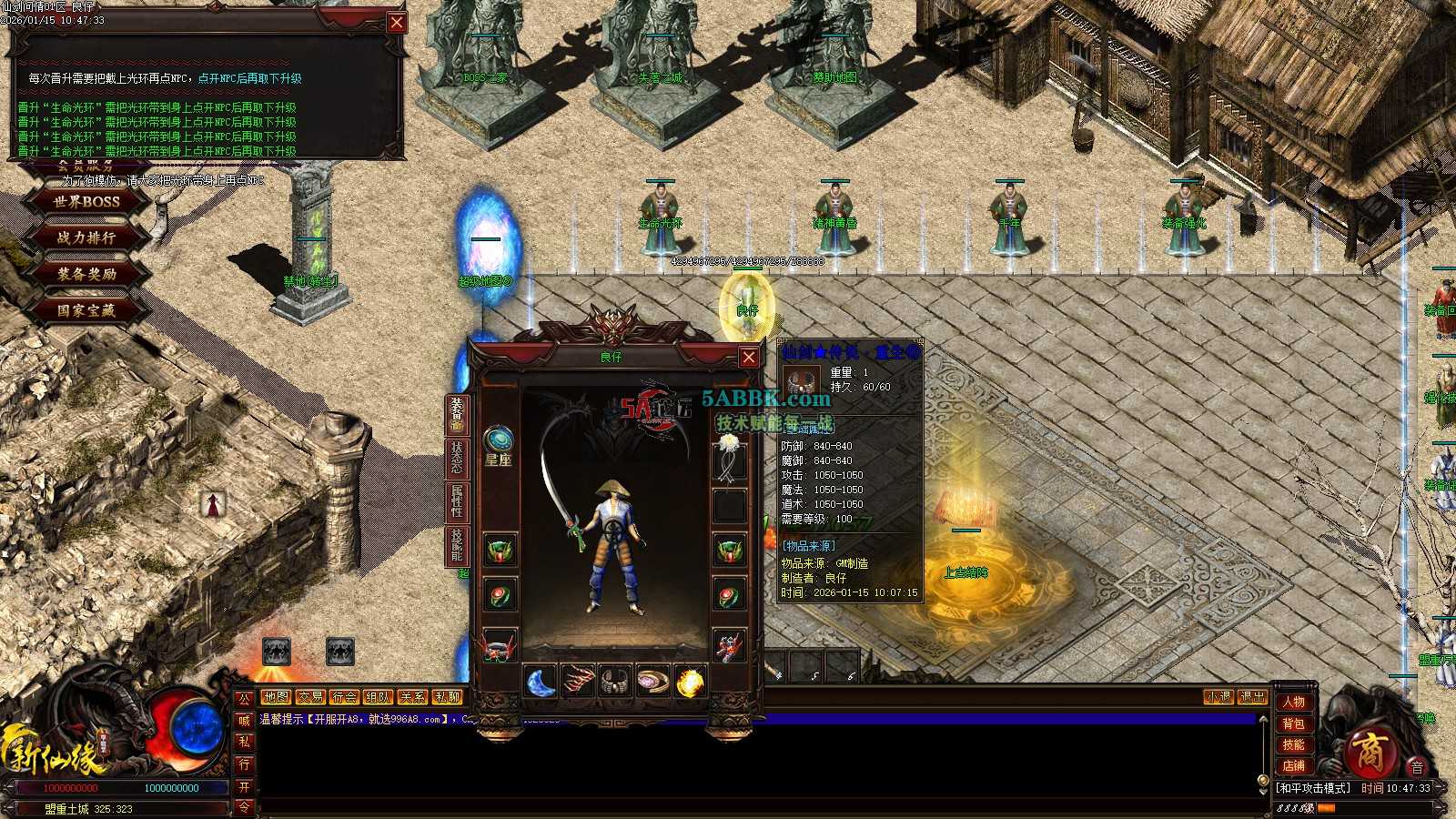Switch to the 状态 tab

456,458
